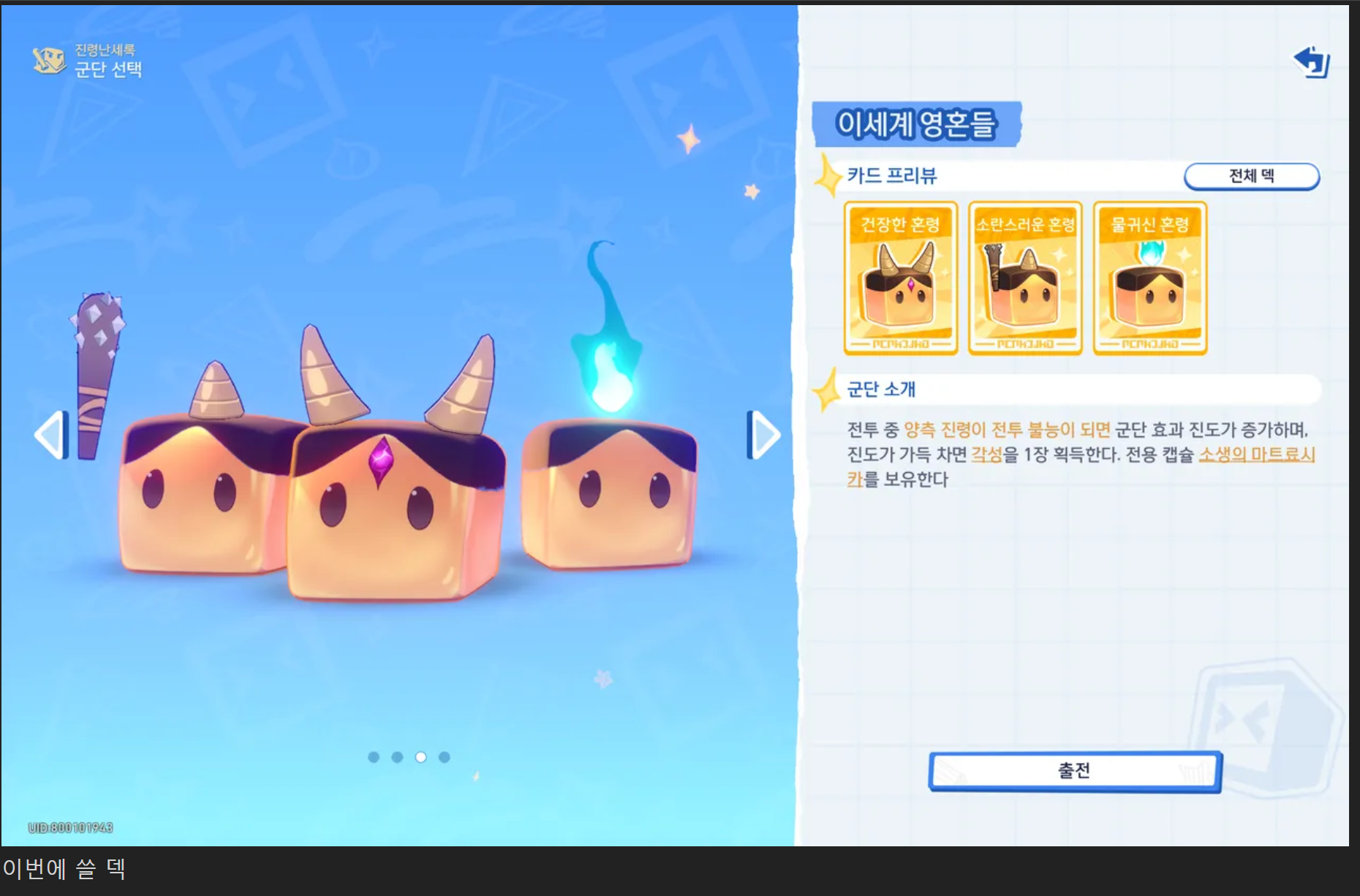Click the right carousel arrow

[762, 433]
